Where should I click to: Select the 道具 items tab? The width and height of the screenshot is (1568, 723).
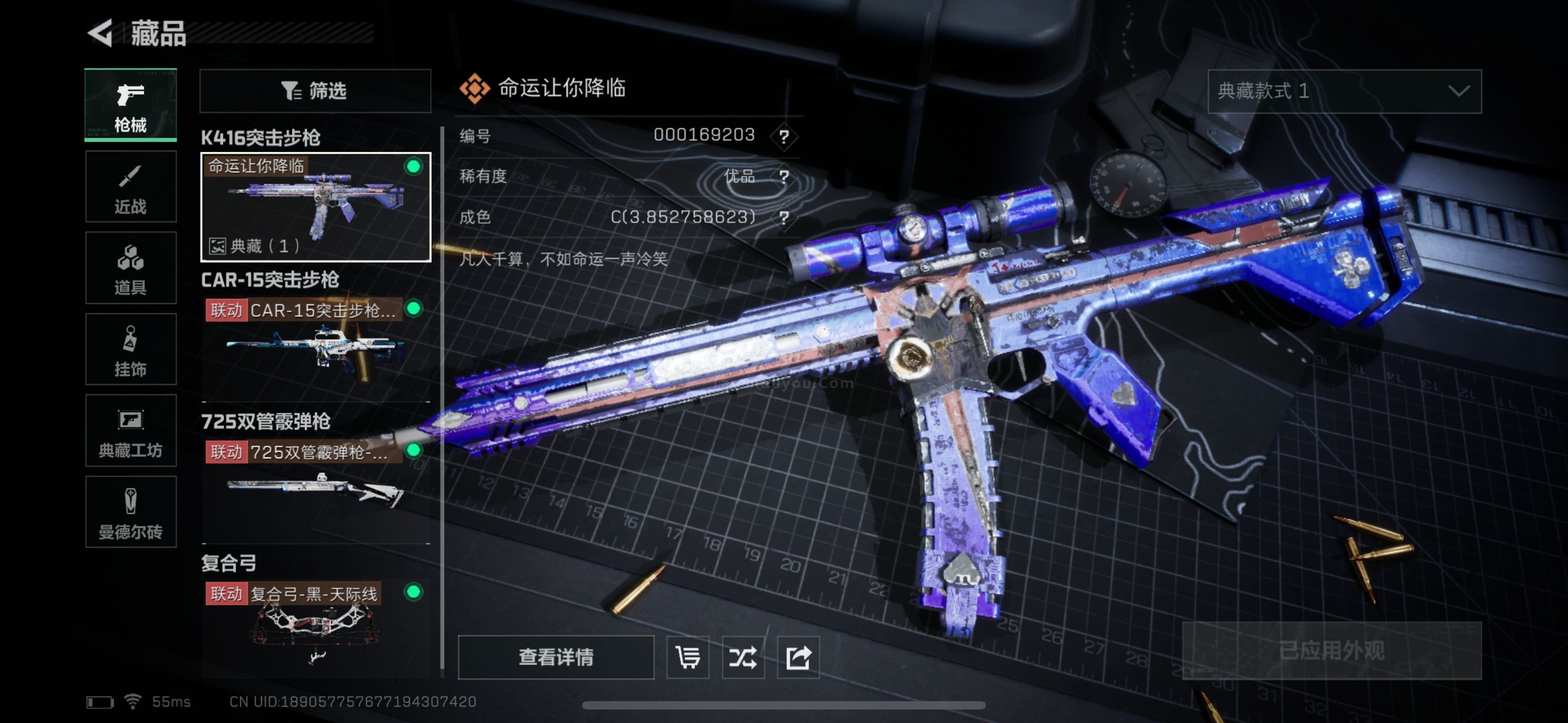[x=130, y=268]
